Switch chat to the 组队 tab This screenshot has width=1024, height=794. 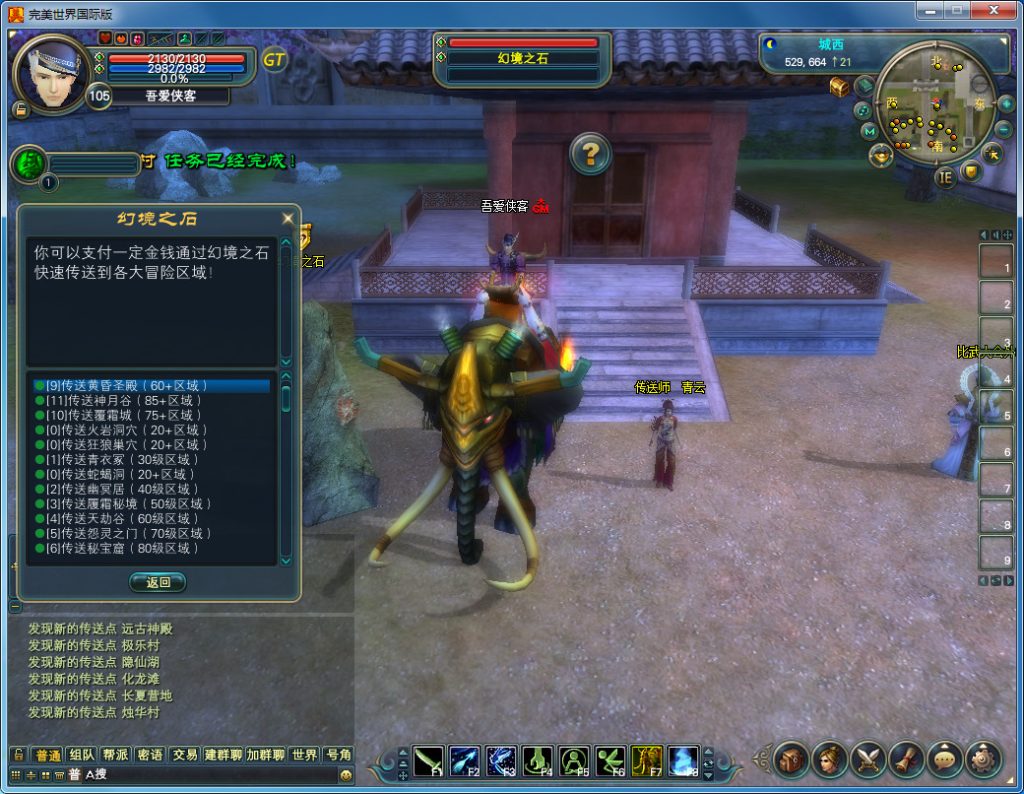tap(82, 755)
